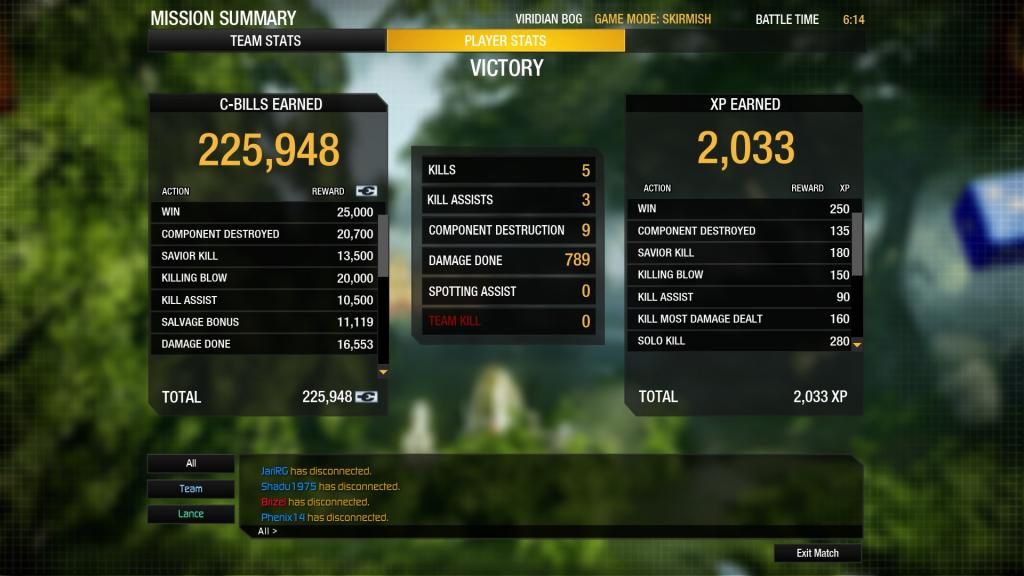Screen dimensions: 1024x576
Task: Click the XP list down arrow
Action: (857, 344)
